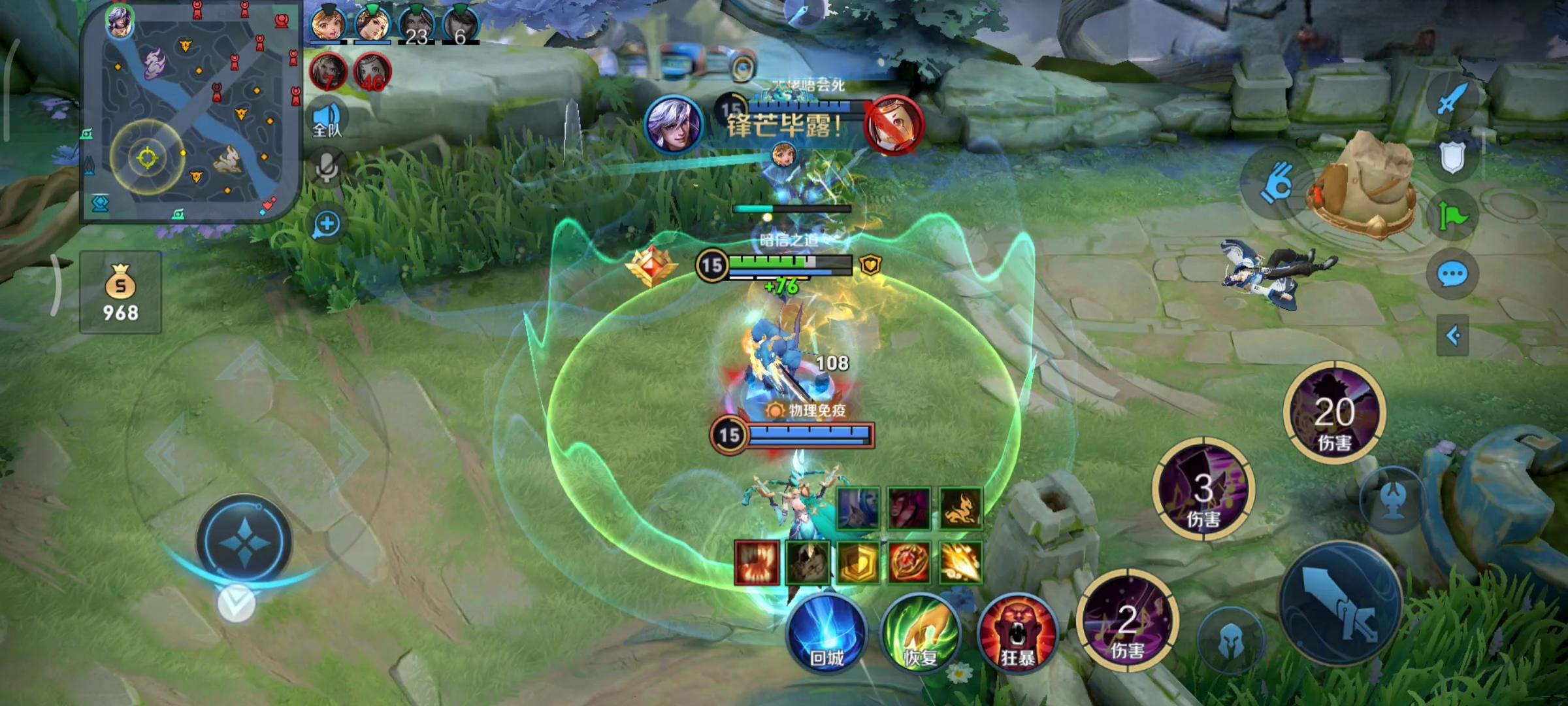The height and width of the screenshot is (706, 1568).
Task: Send the shield defend signal
Action: tap(1452, 158)
